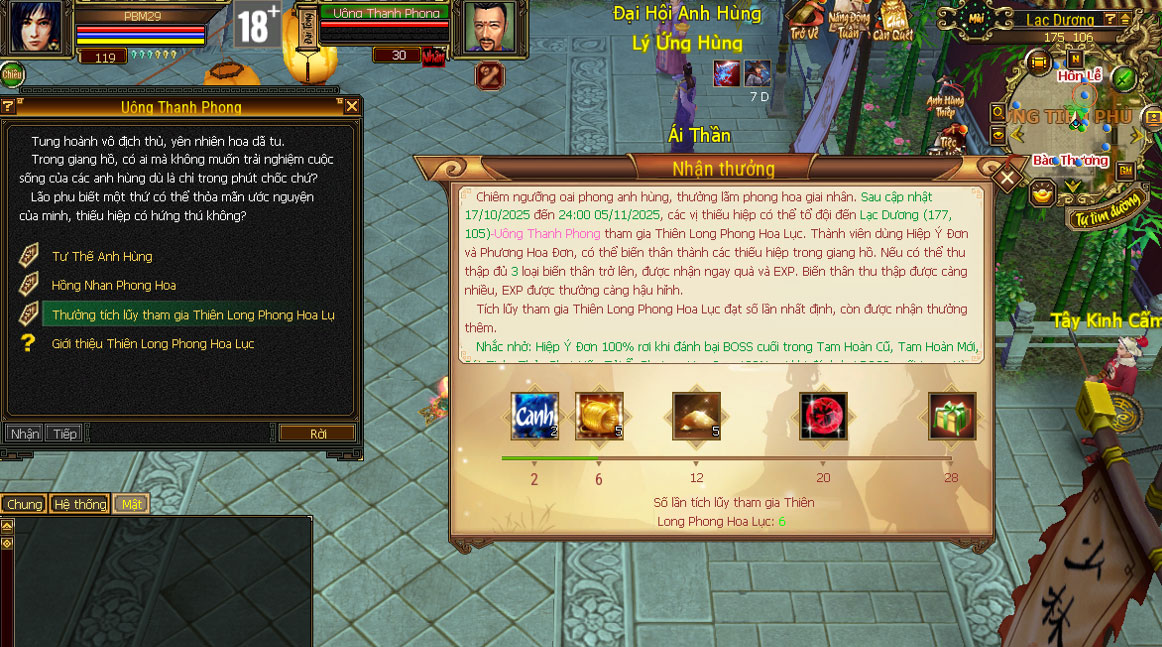Open the Hệ thống chat tab
This screenshot has width=1162, height=647.
(x=80, y=504)
